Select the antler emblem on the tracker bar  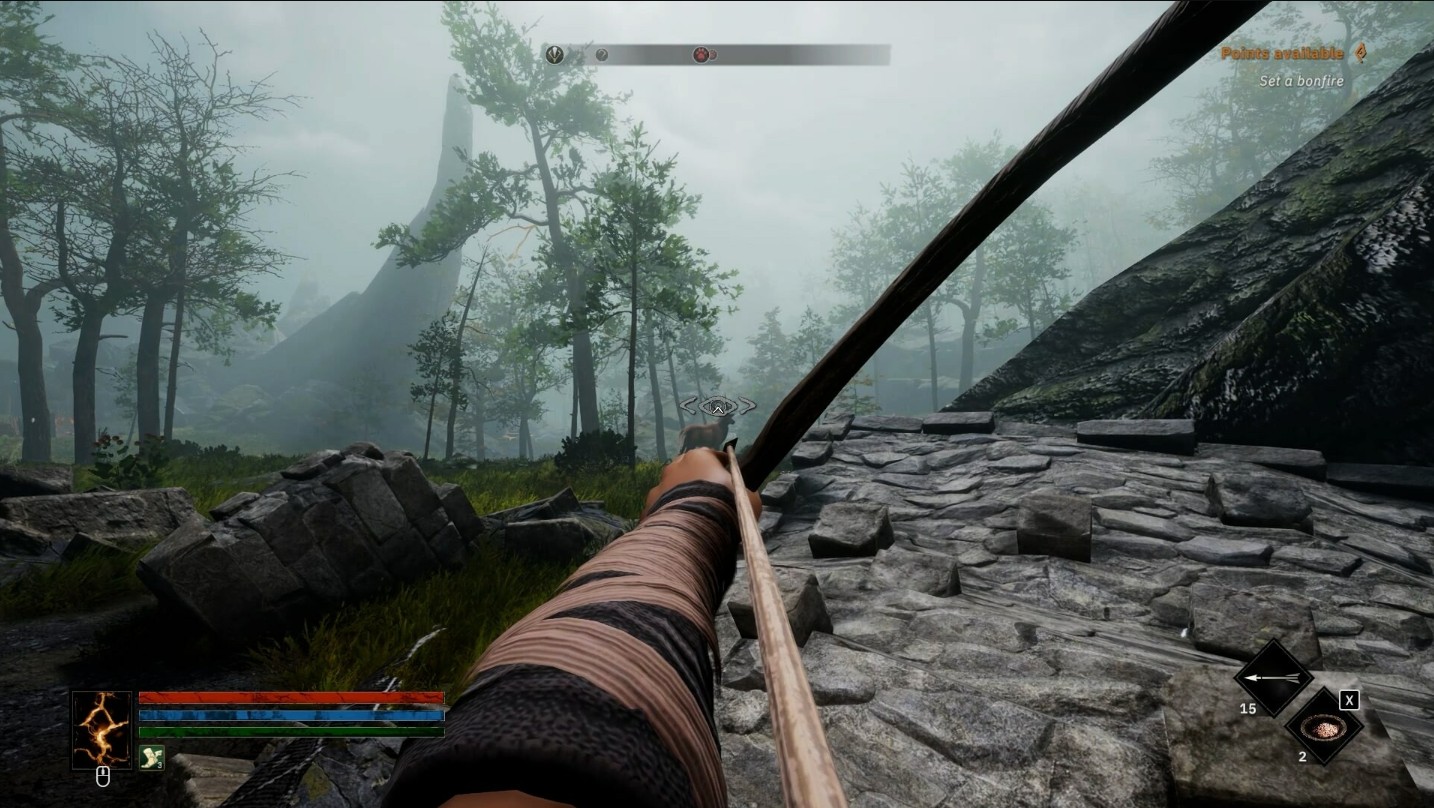[x=556, y=54]
